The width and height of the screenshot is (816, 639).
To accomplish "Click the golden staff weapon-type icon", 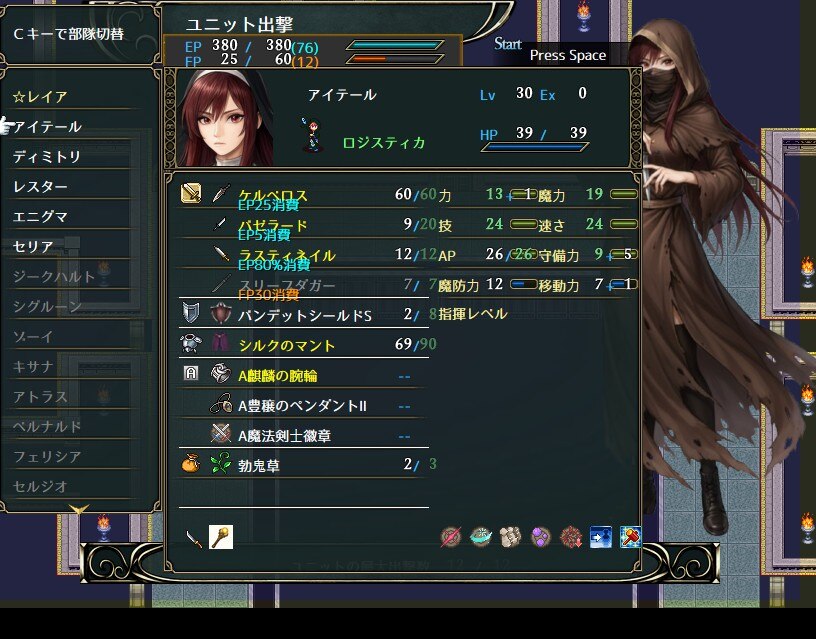I will pyautogui.click(x=221, y=537).
